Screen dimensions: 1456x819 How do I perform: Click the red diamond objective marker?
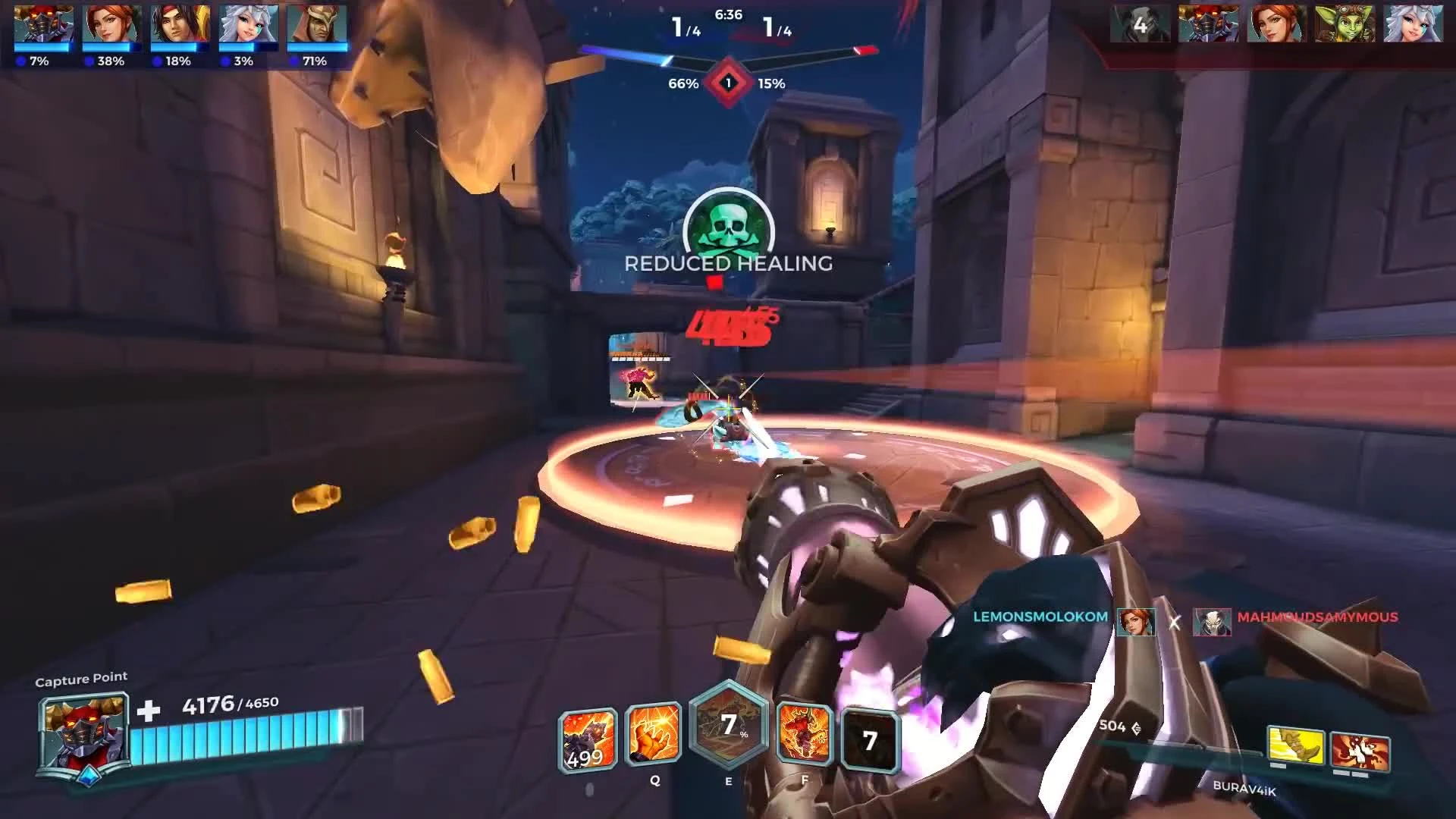(726, 85)
